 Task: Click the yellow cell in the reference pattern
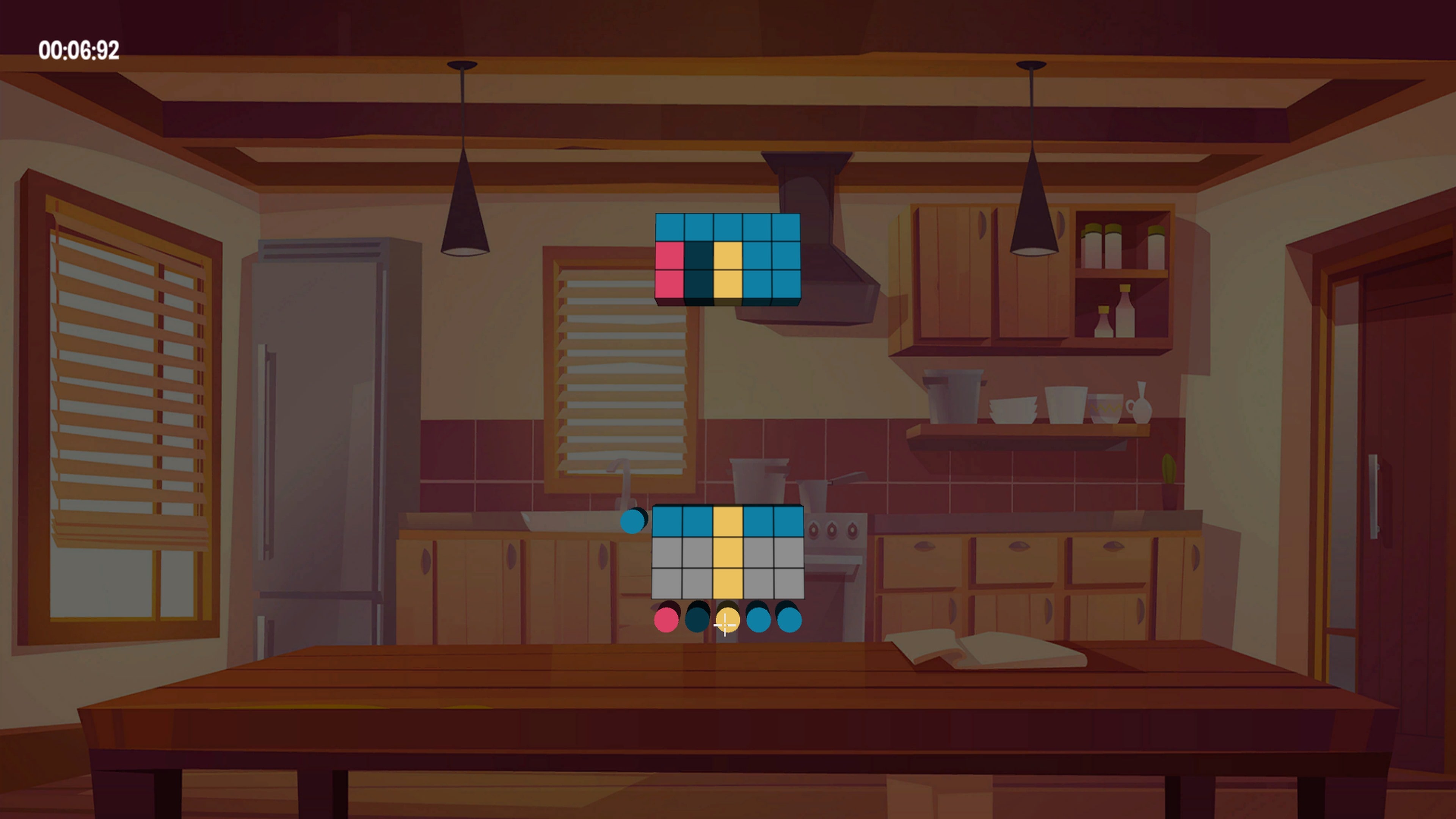pyautogui.click(x=728, y=256)
